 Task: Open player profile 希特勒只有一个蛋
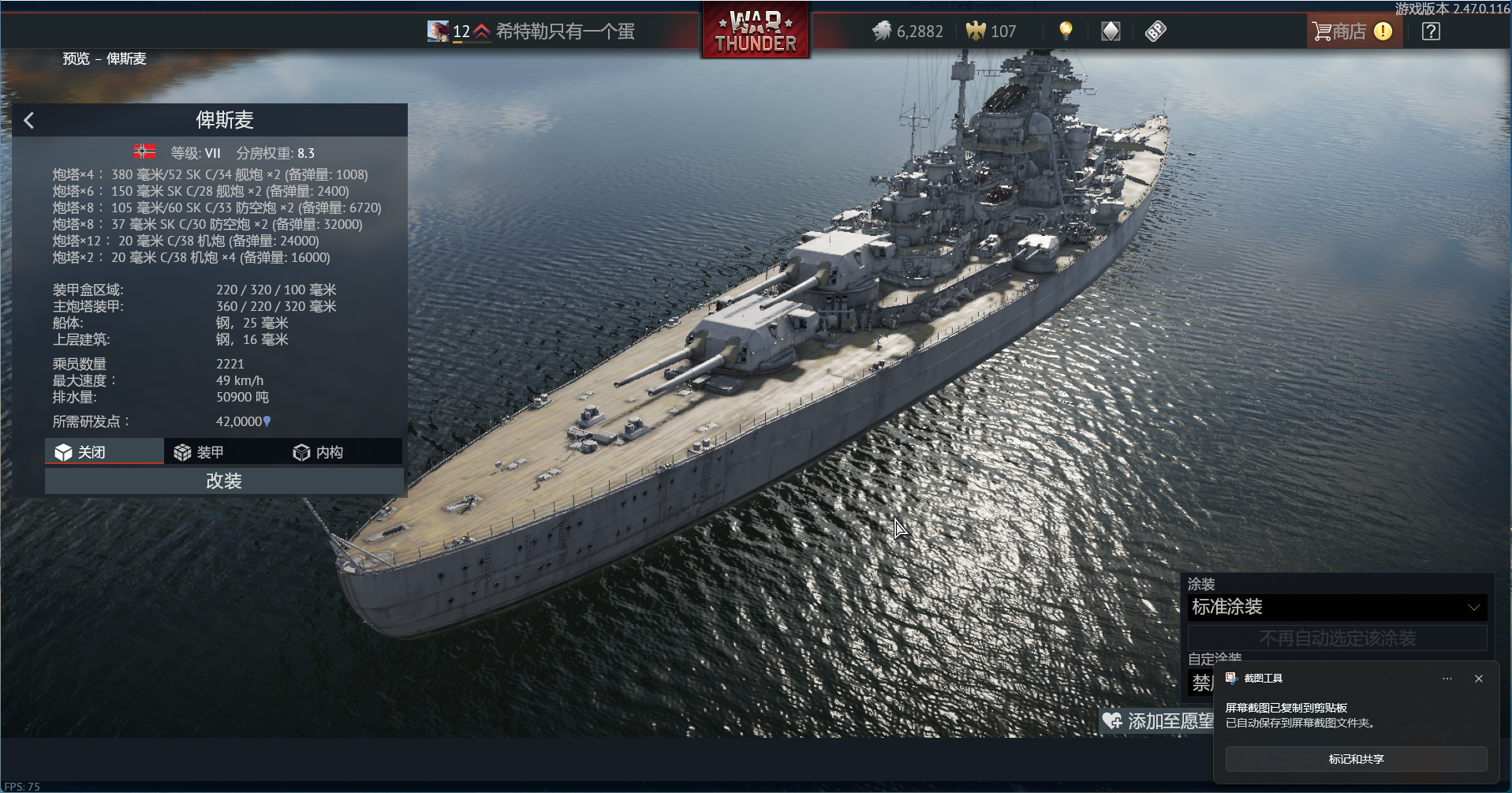[565, 32]
